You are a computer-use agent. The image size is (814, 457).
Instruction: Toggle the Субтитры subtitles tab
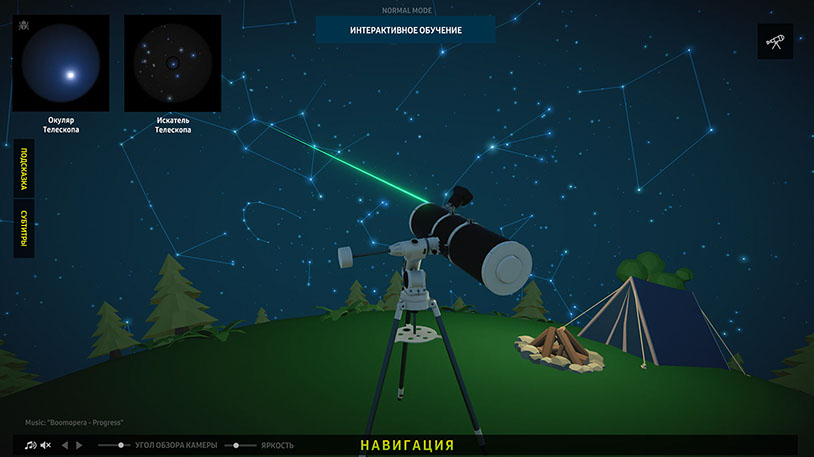coord(23,229)
